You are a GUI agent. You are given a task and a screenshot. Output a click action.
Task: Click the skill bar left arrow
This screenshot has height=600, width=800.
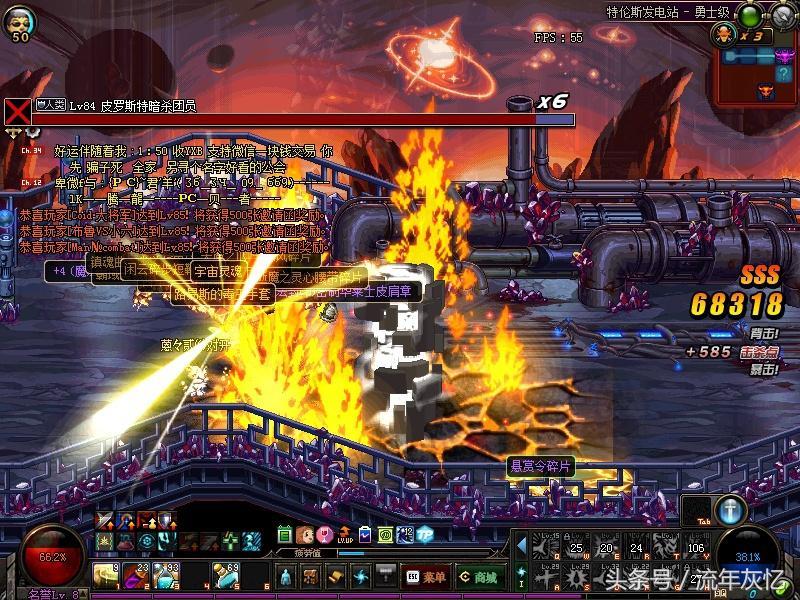521,546
